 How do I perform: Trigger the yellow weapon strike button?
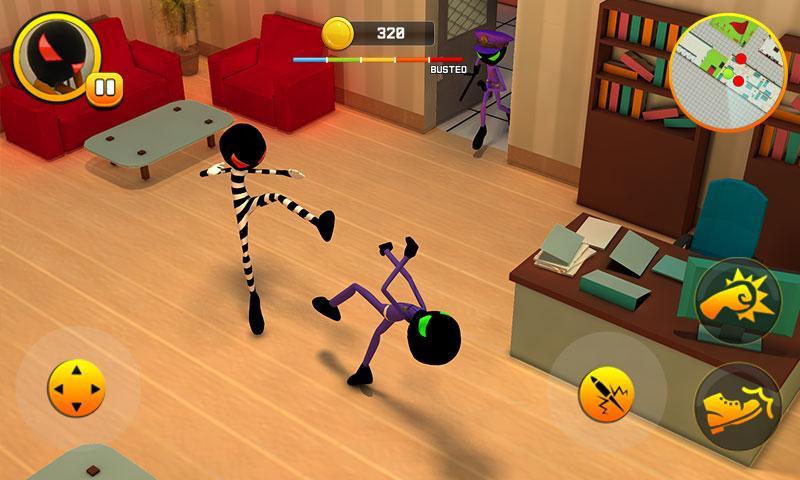tap(607, 393)
